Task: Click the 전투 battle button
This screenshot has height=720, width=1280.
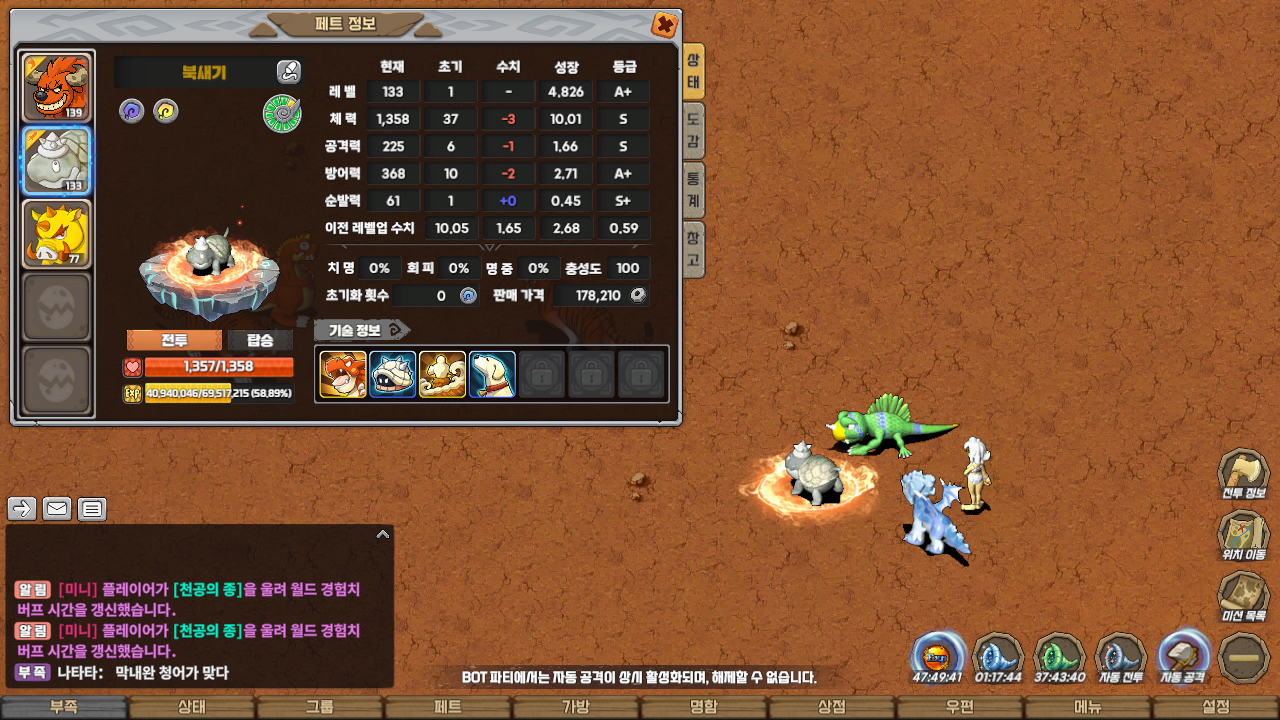Action: [174, 340]
